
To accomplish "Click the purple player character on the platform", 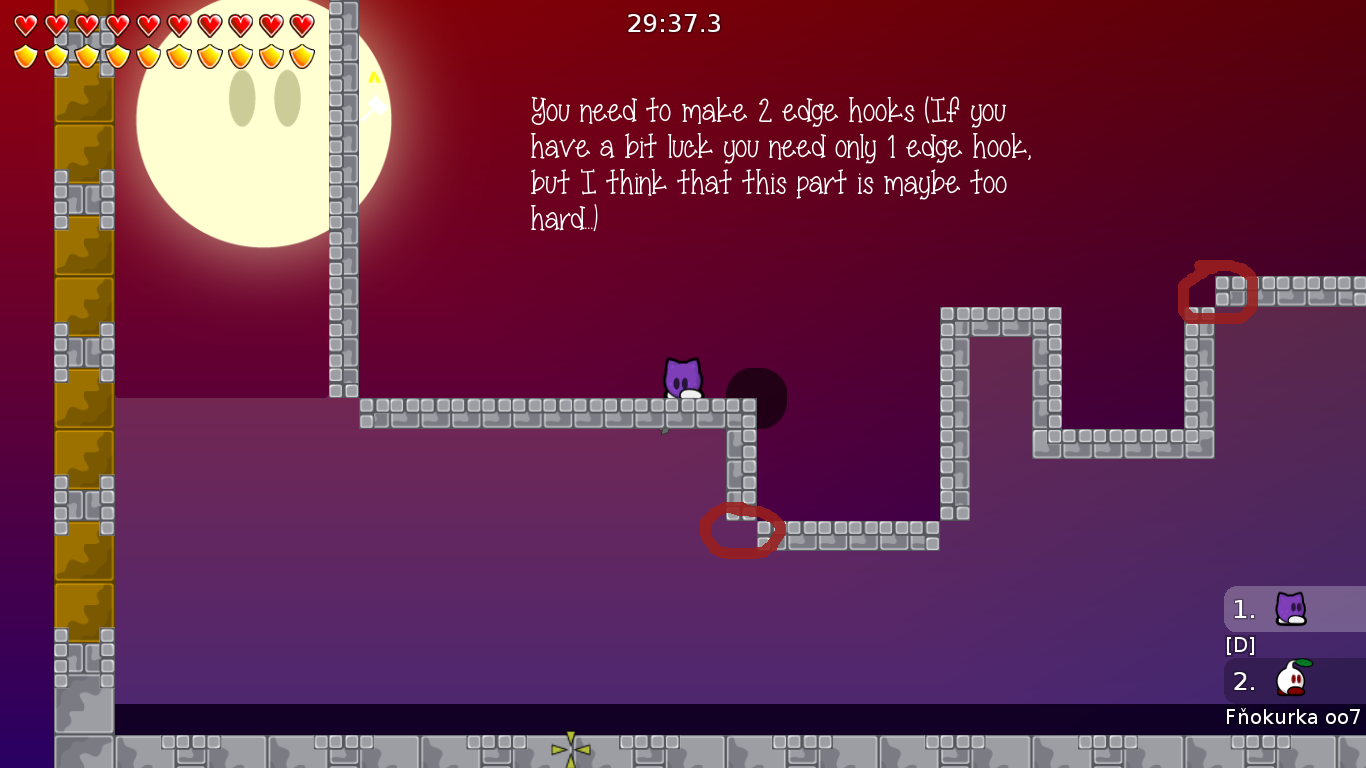I will 683,380.
